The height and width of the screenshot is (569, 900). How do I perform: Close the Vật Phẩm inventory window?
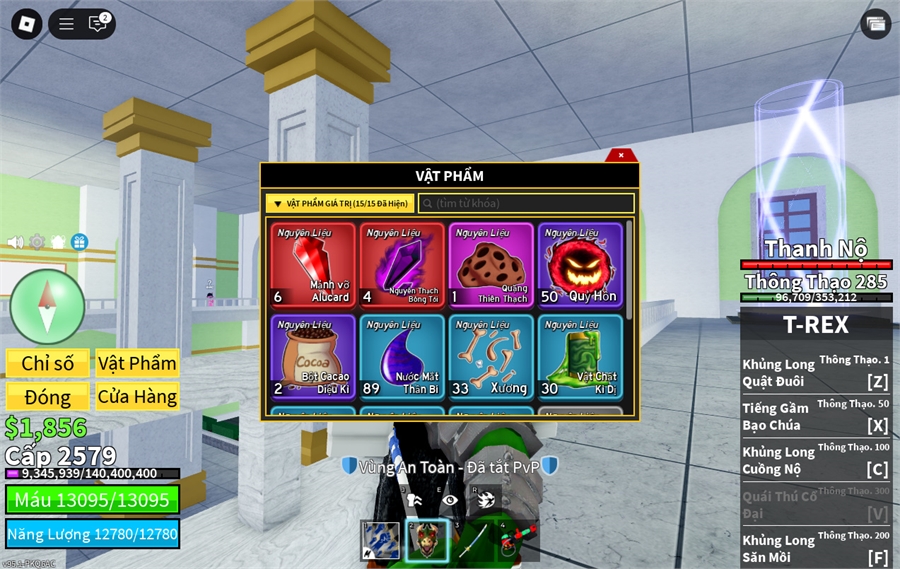(621, 155)
